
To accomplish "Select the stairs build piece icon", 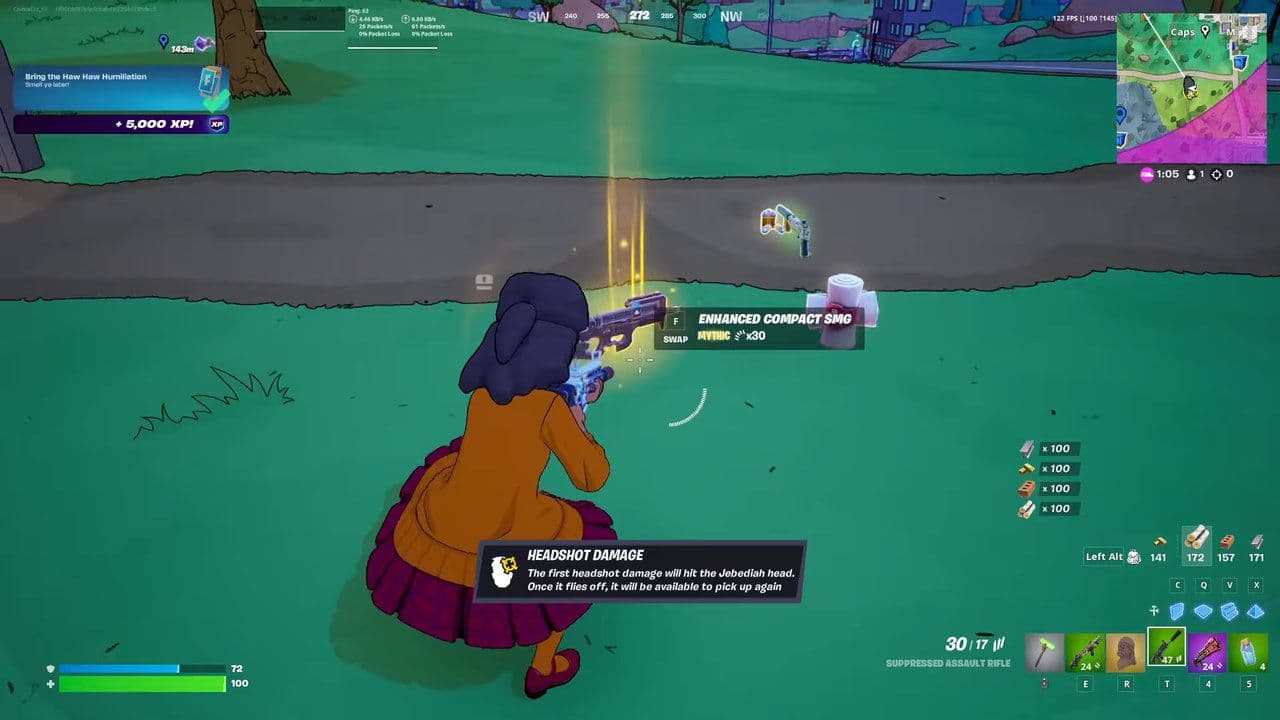I will click(1229, 611).
